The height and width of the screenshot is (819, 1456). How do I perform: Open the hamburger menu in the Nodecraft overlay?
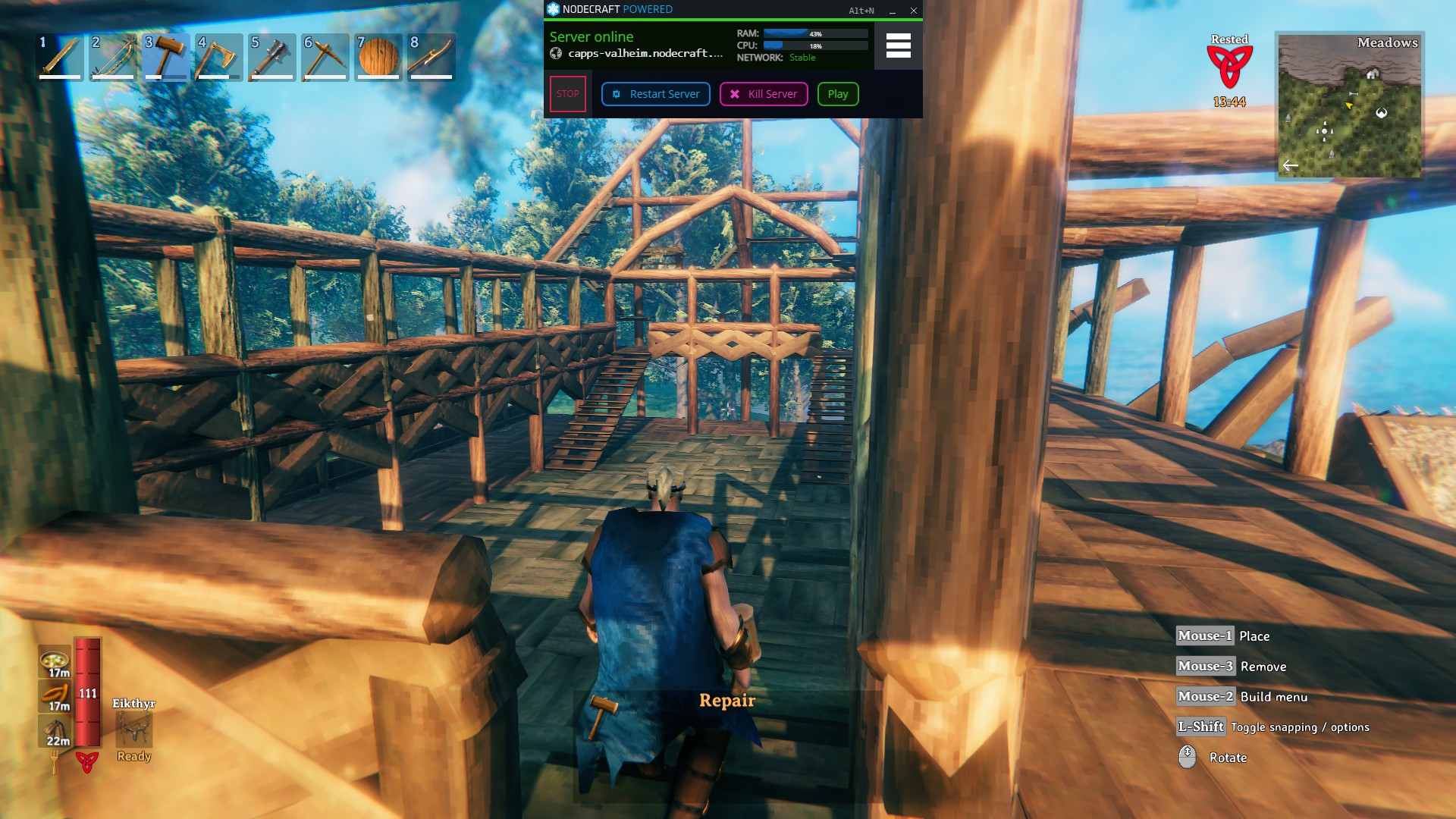(899, 46)
